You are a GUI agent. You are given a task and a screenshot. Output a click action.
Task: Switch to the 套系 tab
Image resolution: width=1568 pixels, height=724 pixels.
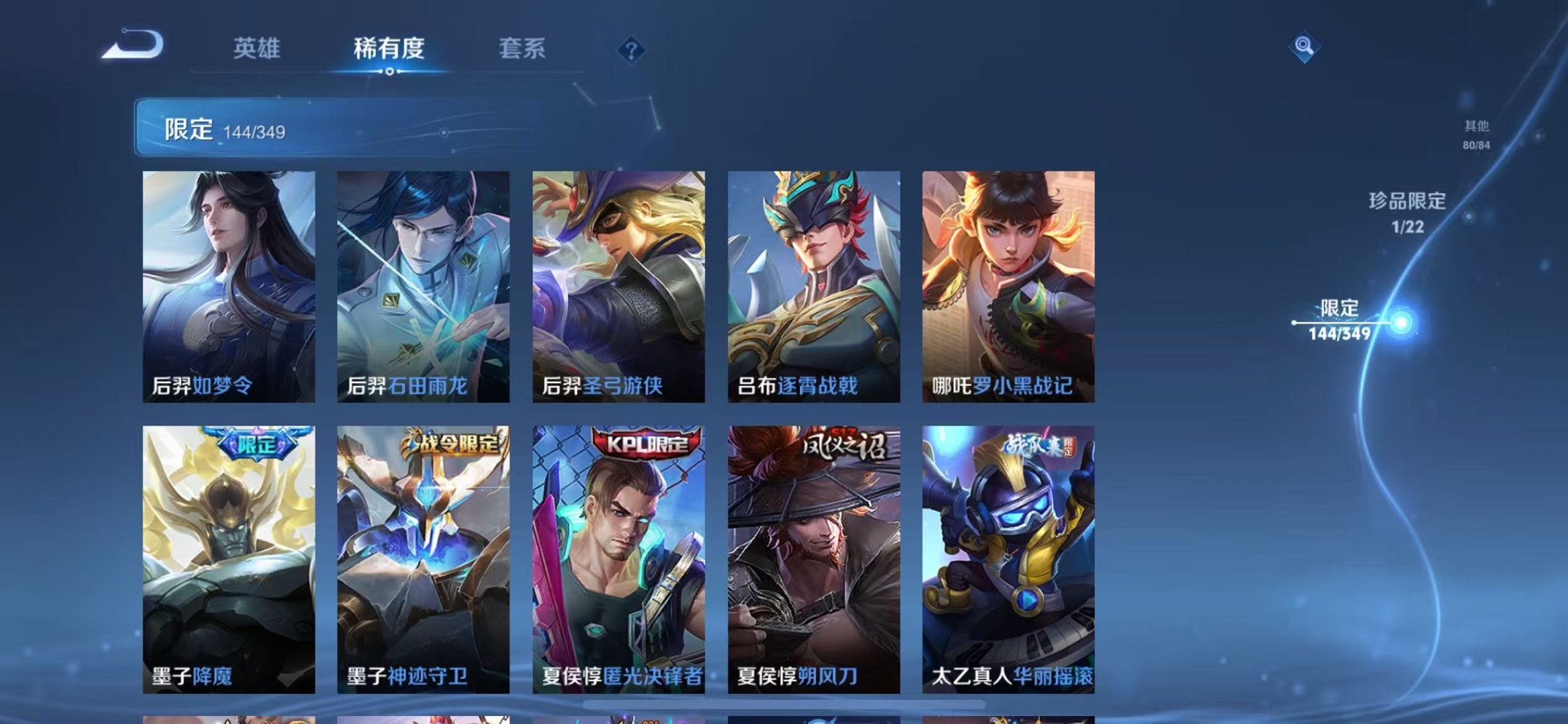[521, 50]
